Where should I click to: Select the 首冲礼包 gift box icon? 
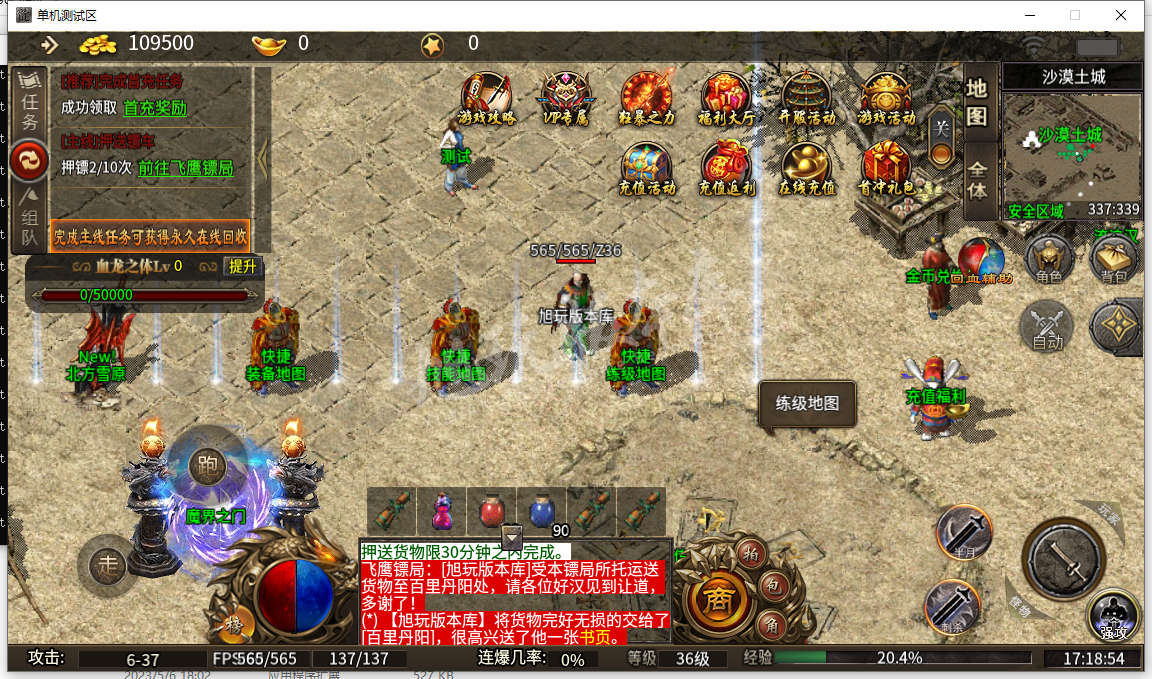point(886,167)
